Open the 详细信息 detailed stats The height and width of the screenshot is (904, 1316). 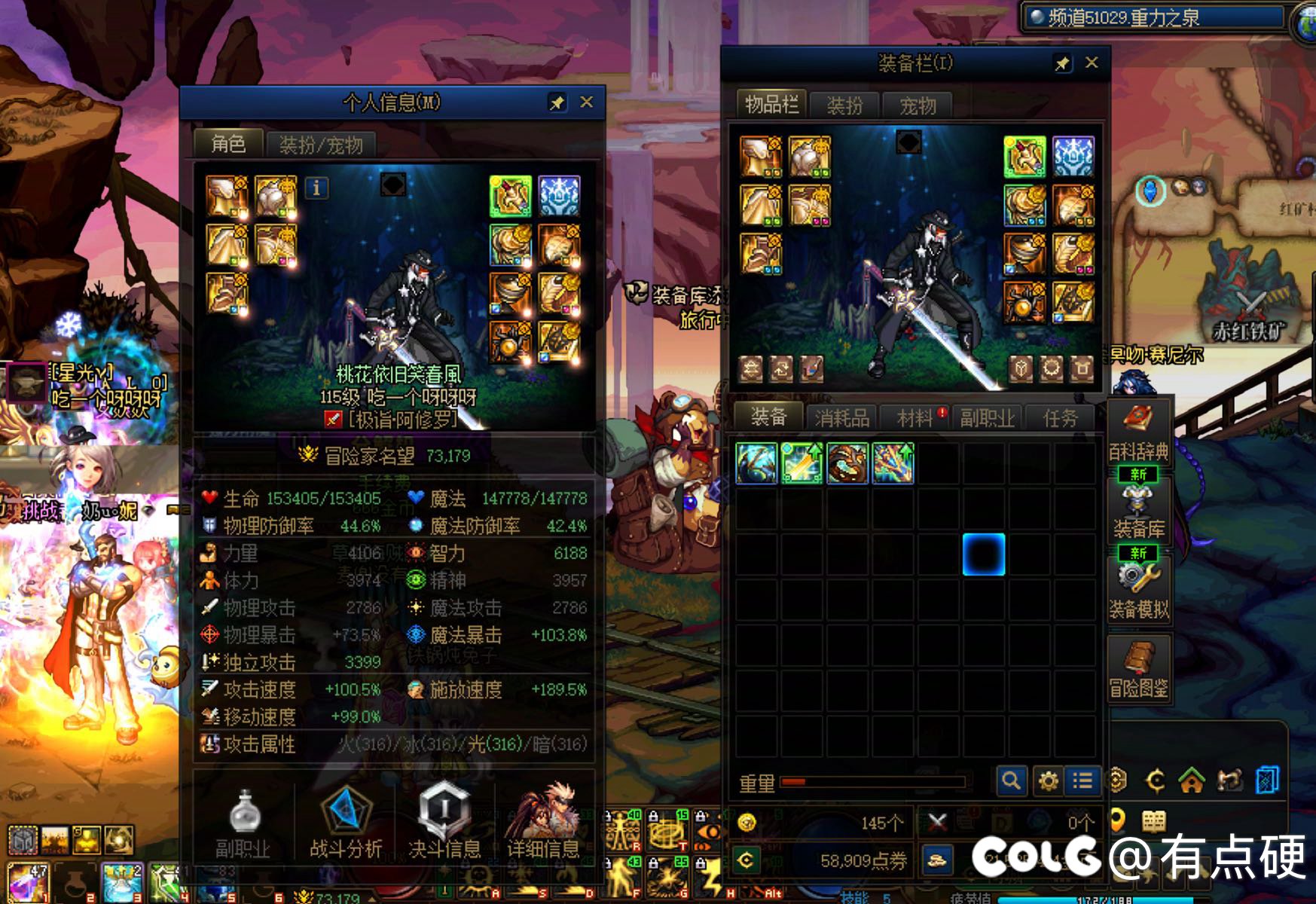coord(542,823)
